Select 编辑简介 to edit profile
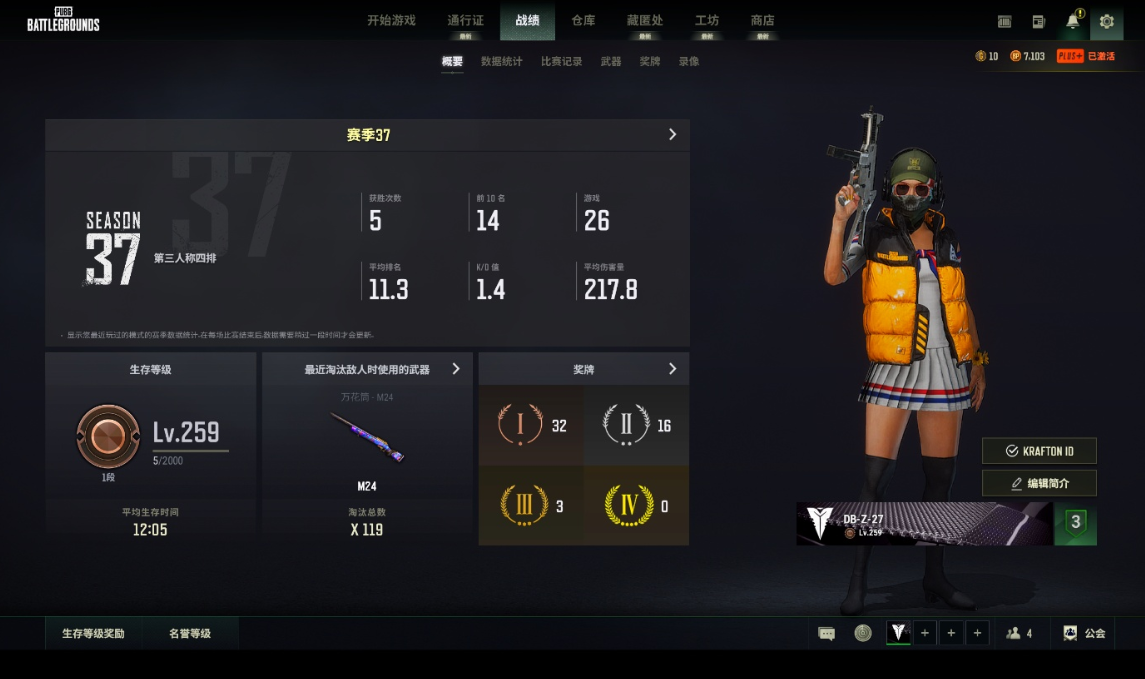This screenshot has width=1145, height=679. (x=1039, y=483)
